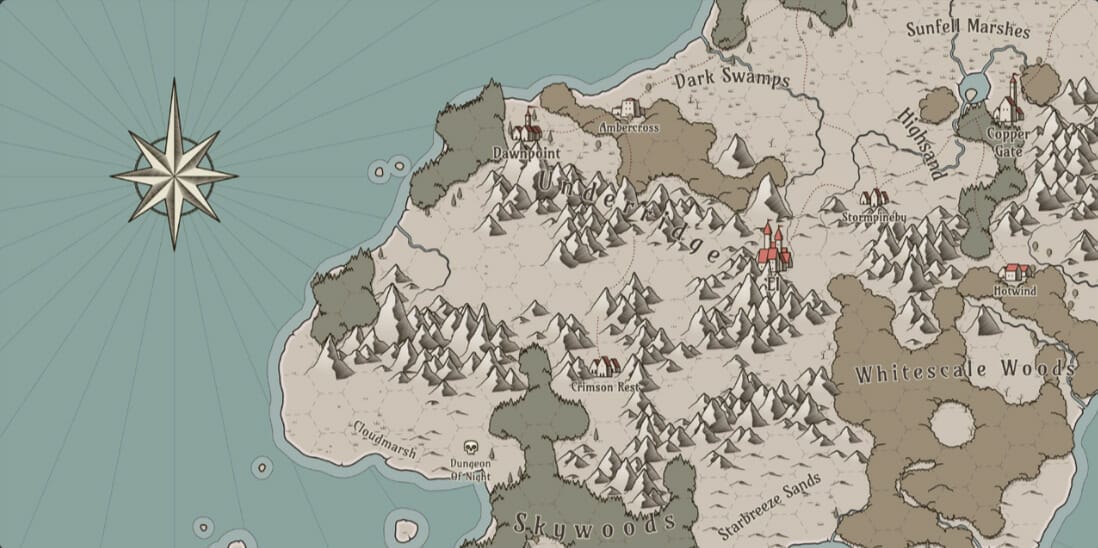Choose the Ambercross town marker
Viewport: 1098px width, 548px height.
(x=628, y=108)
